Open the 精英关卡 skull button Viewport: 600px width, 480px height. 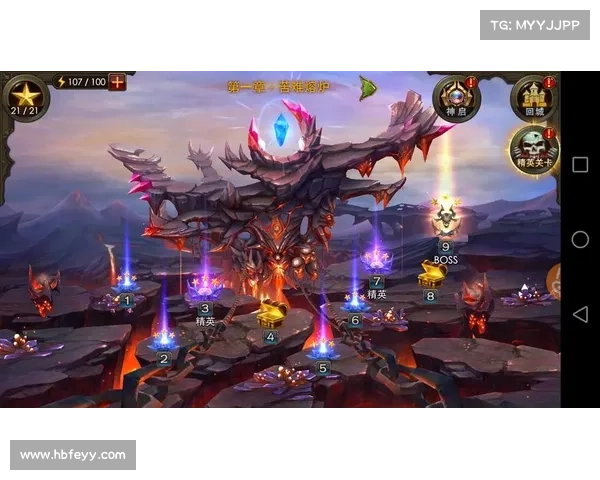[533, 150]
